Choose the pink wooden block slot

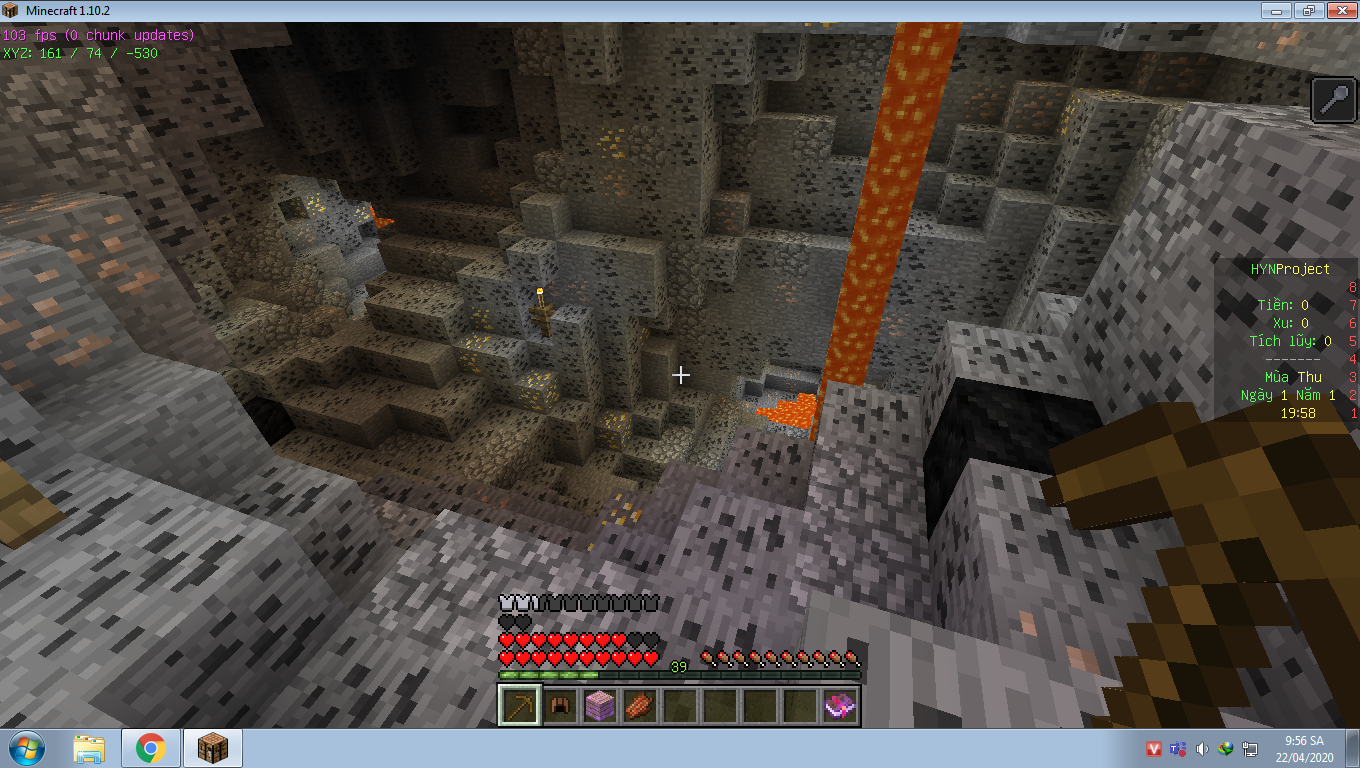point(599,706)
